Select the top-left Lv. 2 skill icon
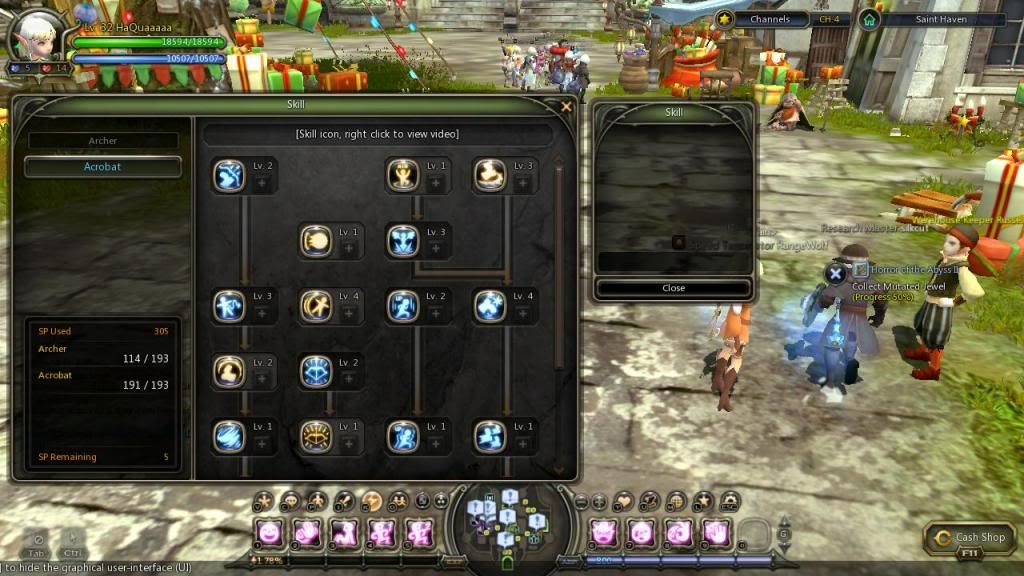The image size is (1024, 576). click(229, 175)
